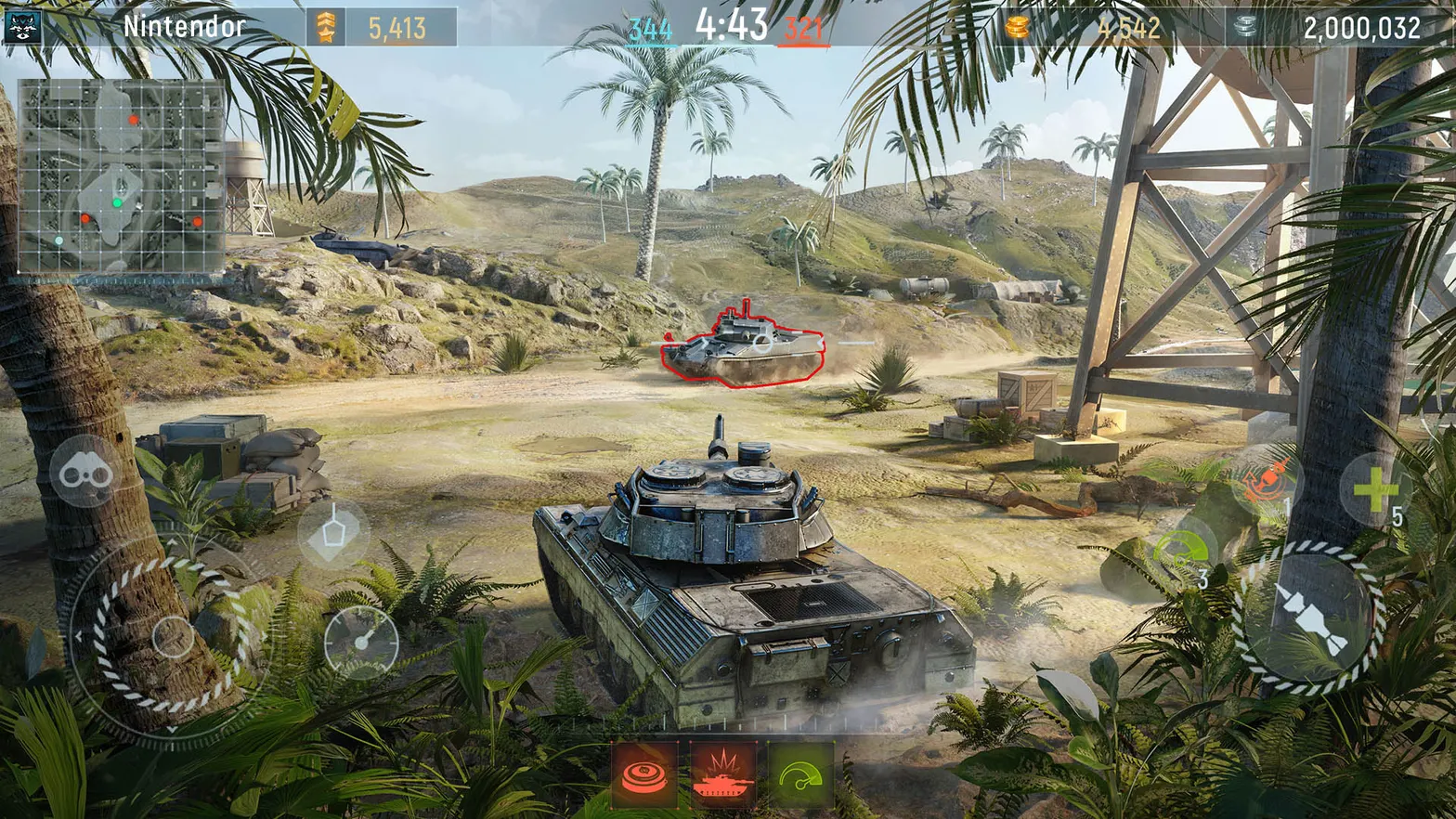Screen dimensions: 1456x819
Task: Click the player name Nintendor
Action: pos(182,26)
